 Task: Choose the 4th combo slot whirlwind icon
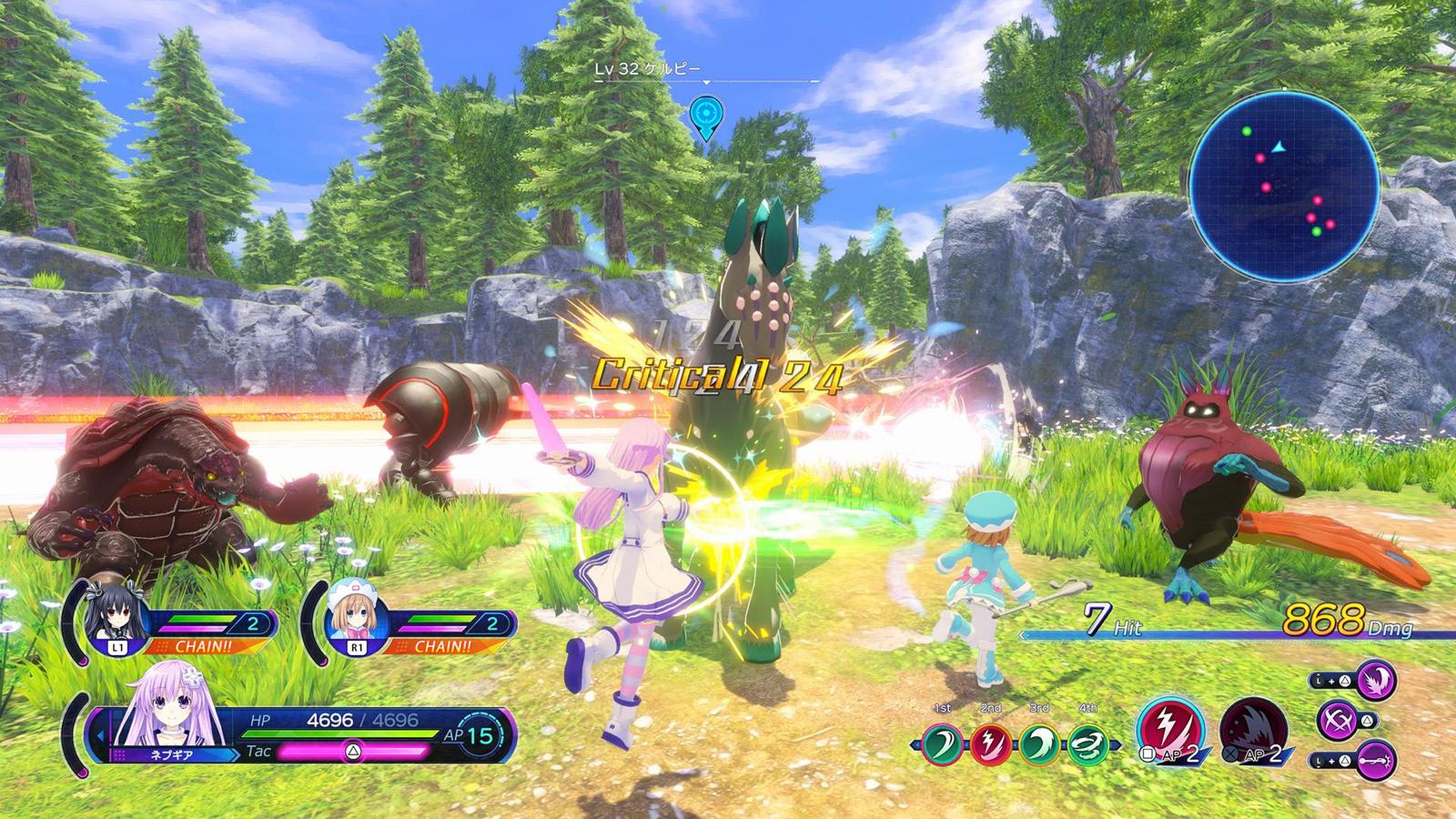[1087, 744]
